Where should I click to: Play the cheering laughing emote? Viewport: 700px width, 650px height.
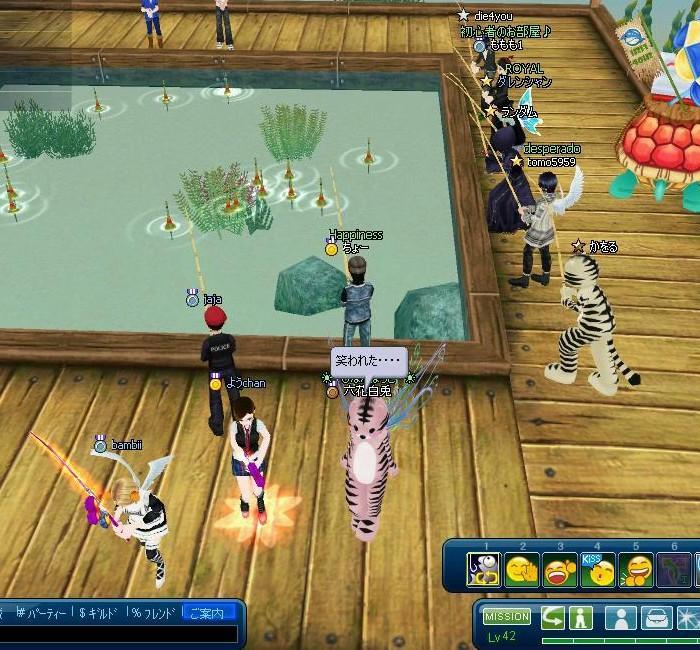coord(559,570)
